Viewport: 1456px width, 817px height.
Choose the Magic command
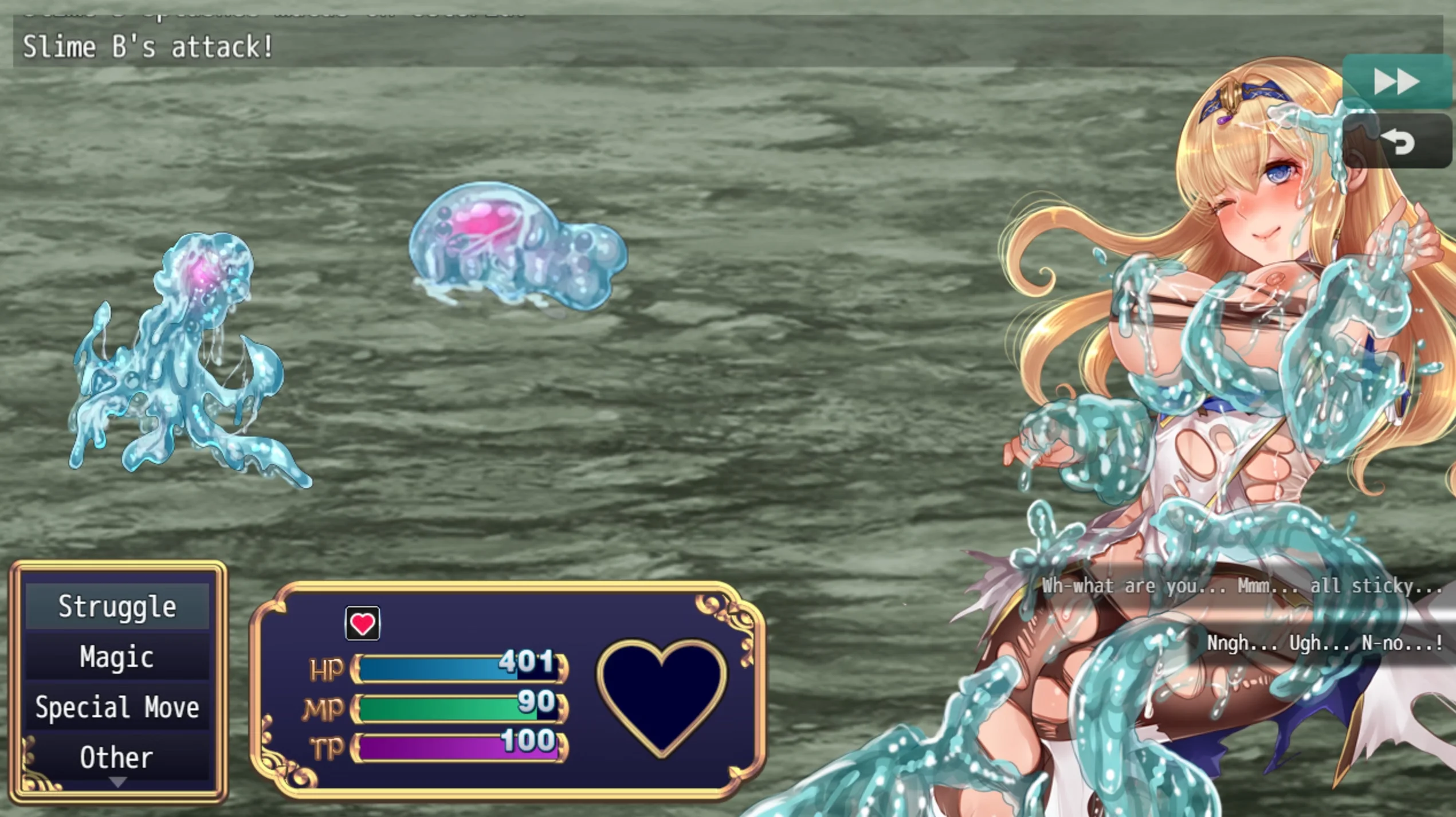click(x=117, y=657)
